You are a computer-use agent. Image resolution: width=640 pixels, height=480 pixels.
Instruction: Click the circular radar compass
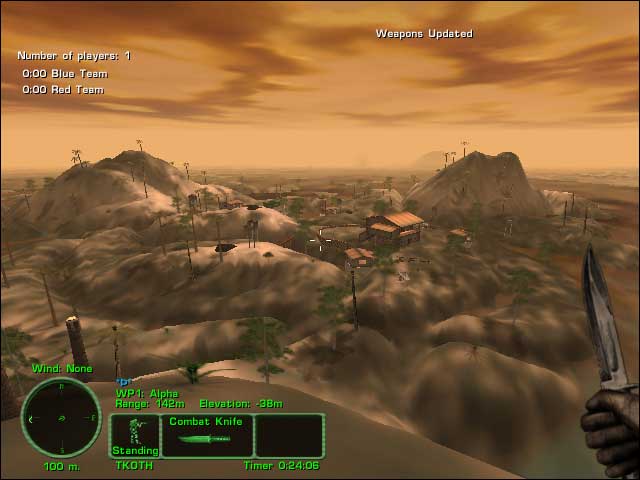(60, 418)
